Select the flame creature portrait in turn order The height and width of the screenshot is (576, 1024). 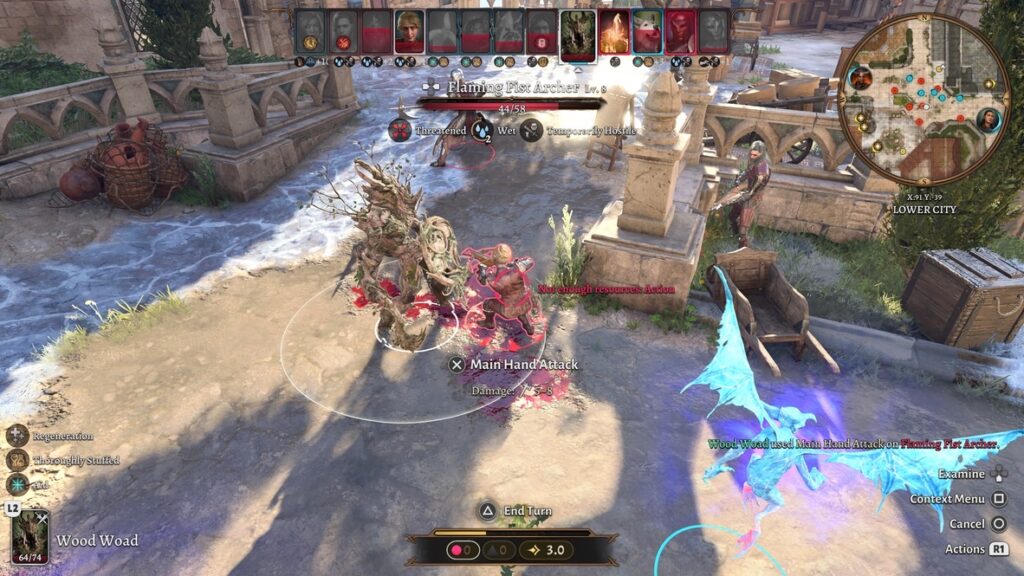click(614, 32)
